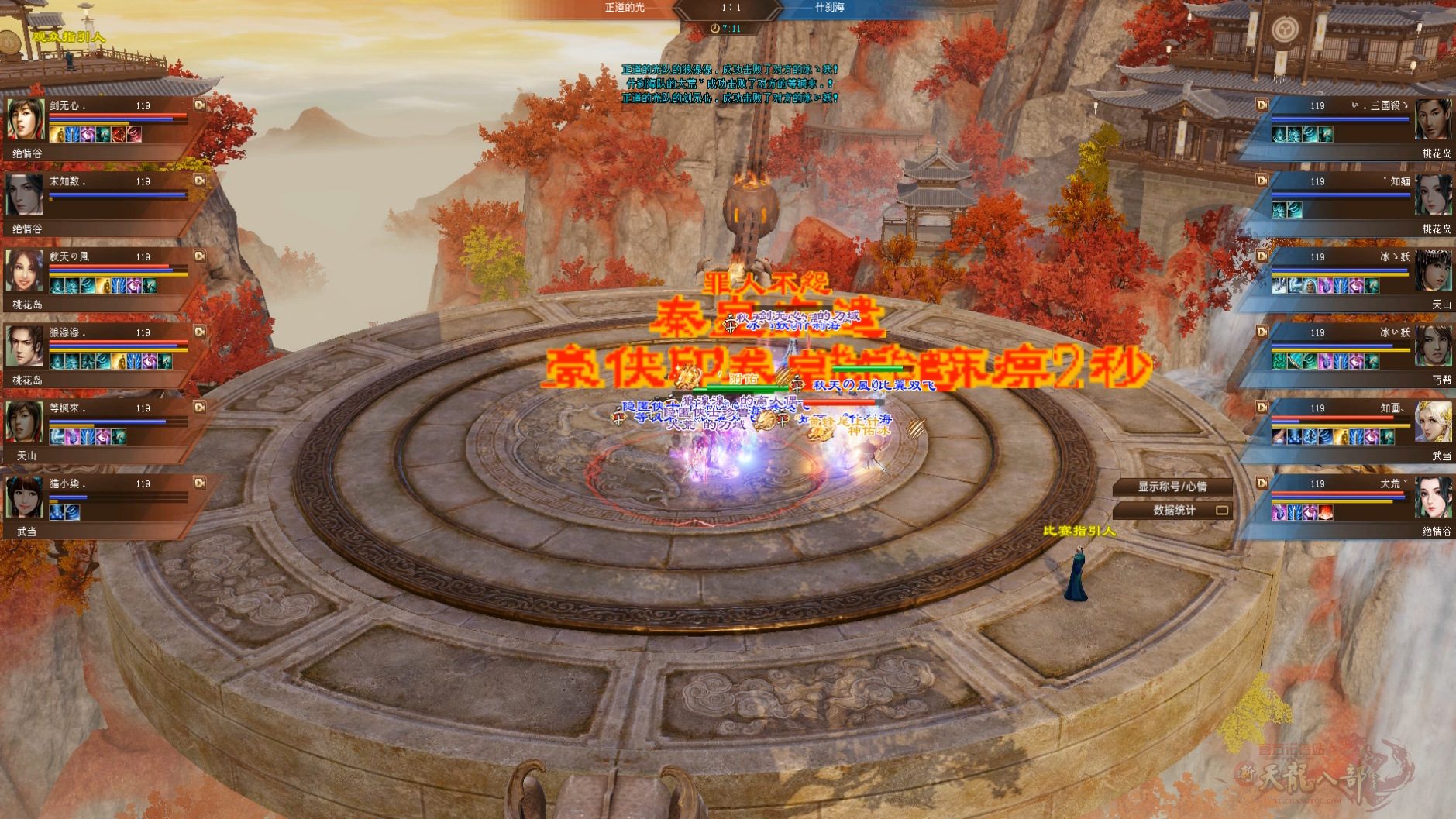Screen dimensions: 1456x819
Task: Toggle spectating on 知画、's camera icon
Action: 1262,408
